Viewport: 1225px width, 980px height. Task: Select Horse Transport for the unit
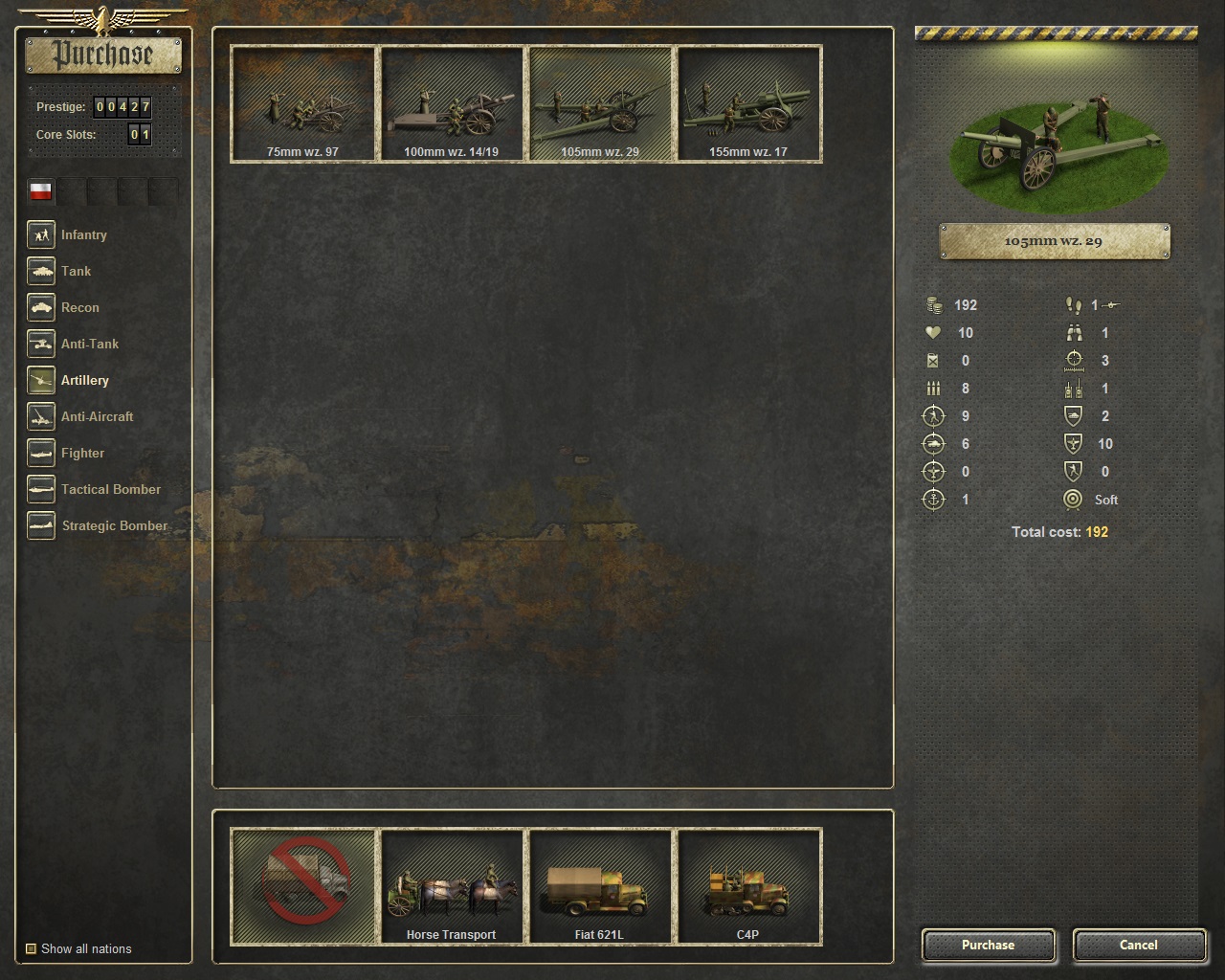pos(451,886)
